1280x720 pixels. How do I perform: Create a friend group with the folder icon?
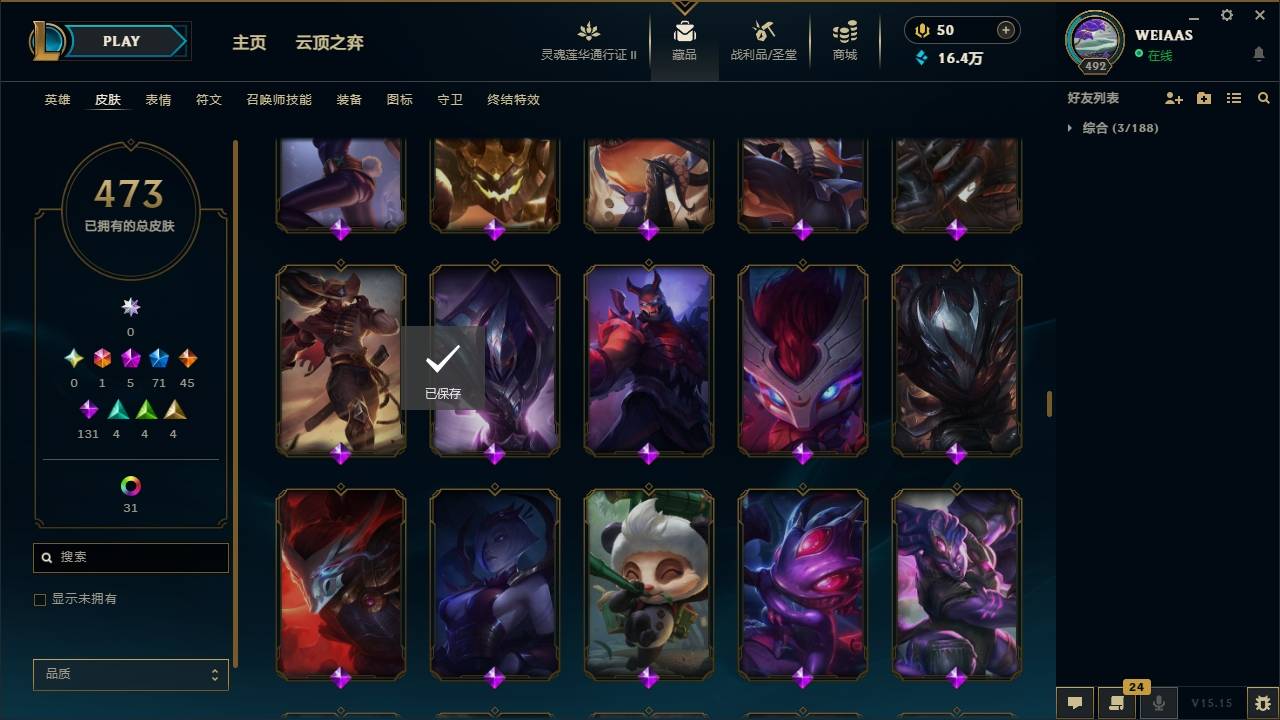point(1203,98)
